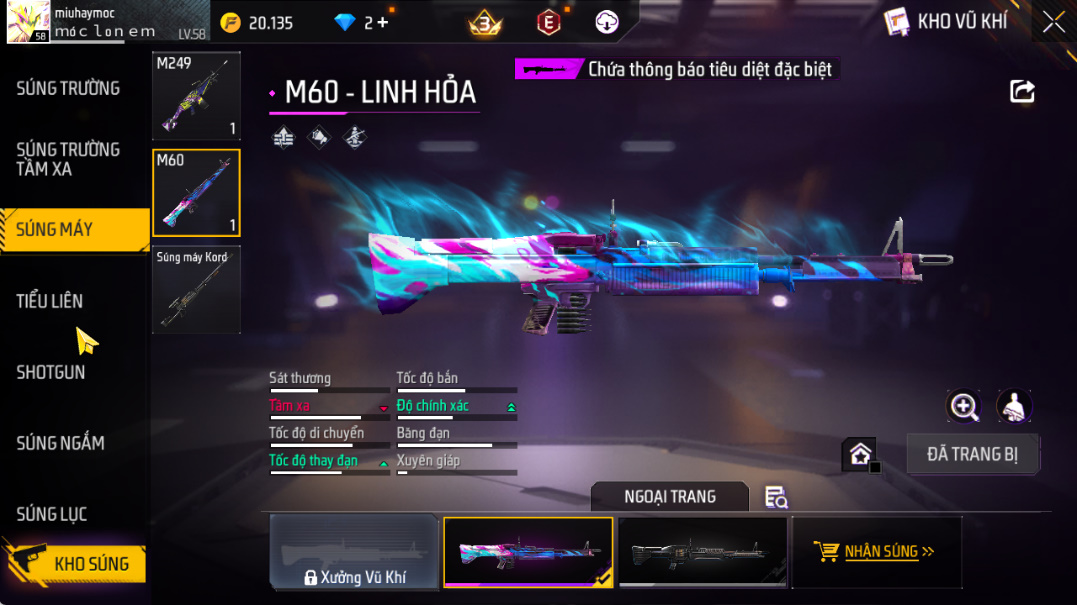This screenshot has height=605, width=1077.
Task: Zoom in with the magnifier icon
Action: [964, 406]
